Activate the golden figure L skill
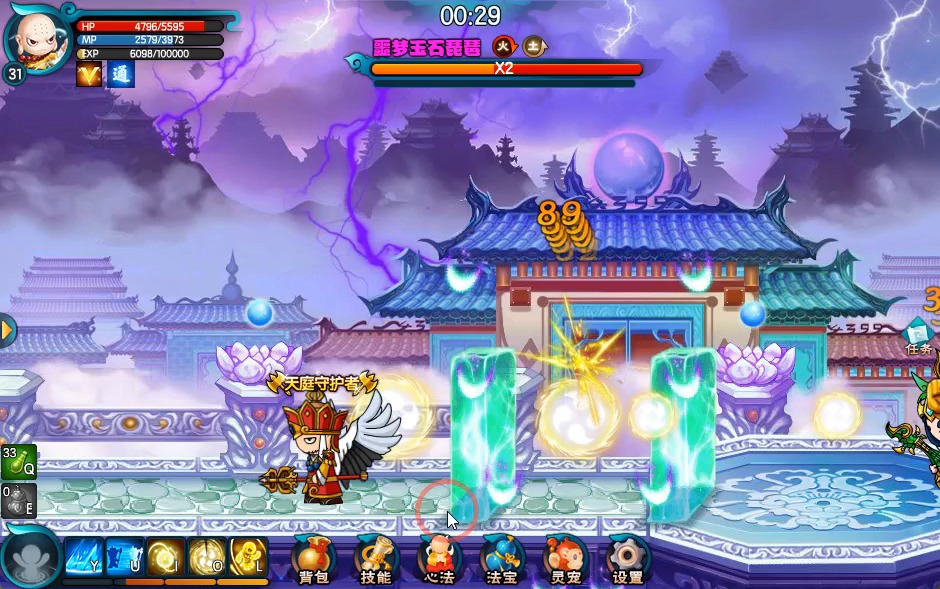This screenshot has height=589, width=940. 248,557
